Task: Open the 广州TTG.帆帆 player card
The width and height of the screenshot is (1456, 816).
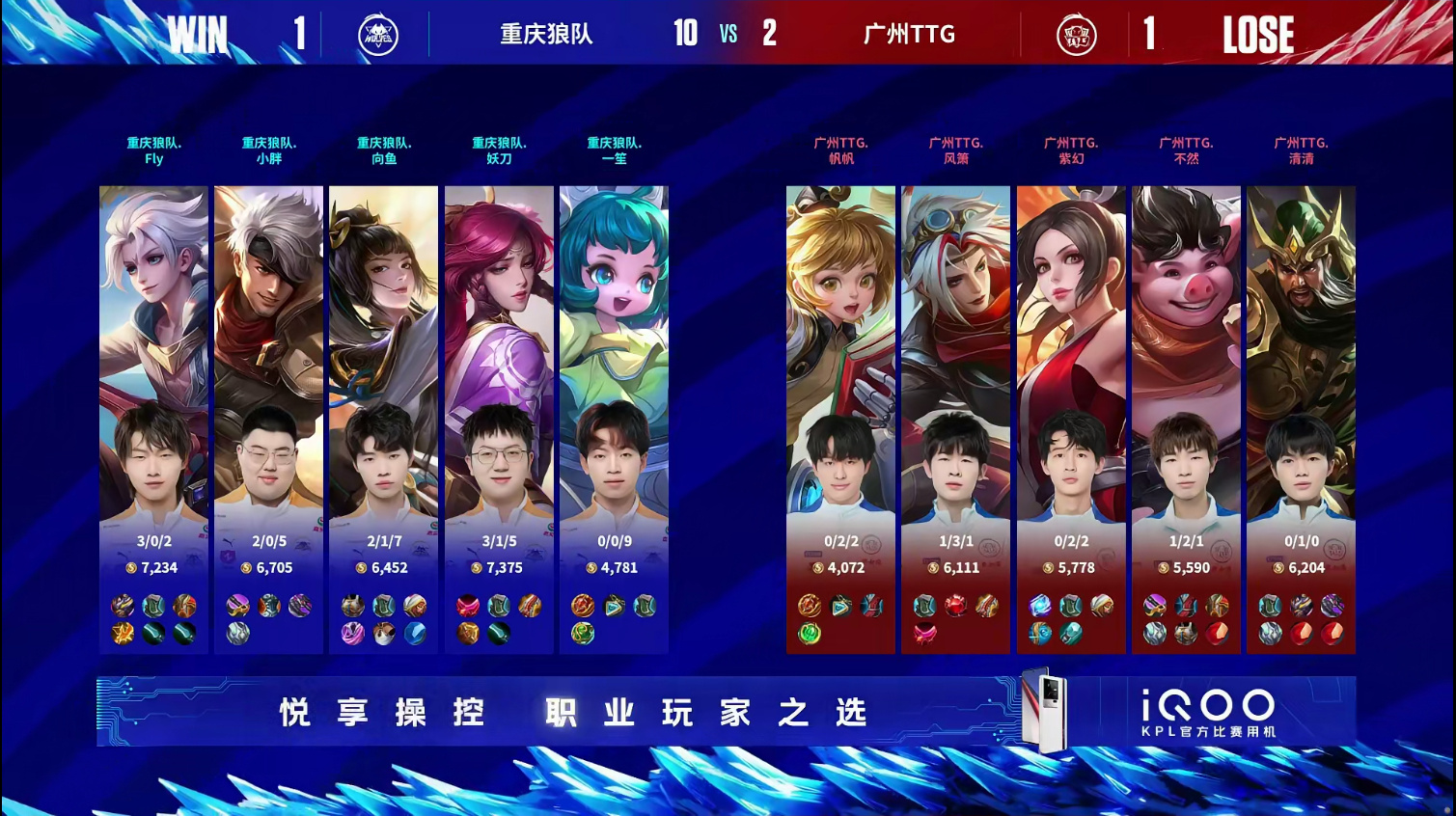Action: (x=840, y=420)
